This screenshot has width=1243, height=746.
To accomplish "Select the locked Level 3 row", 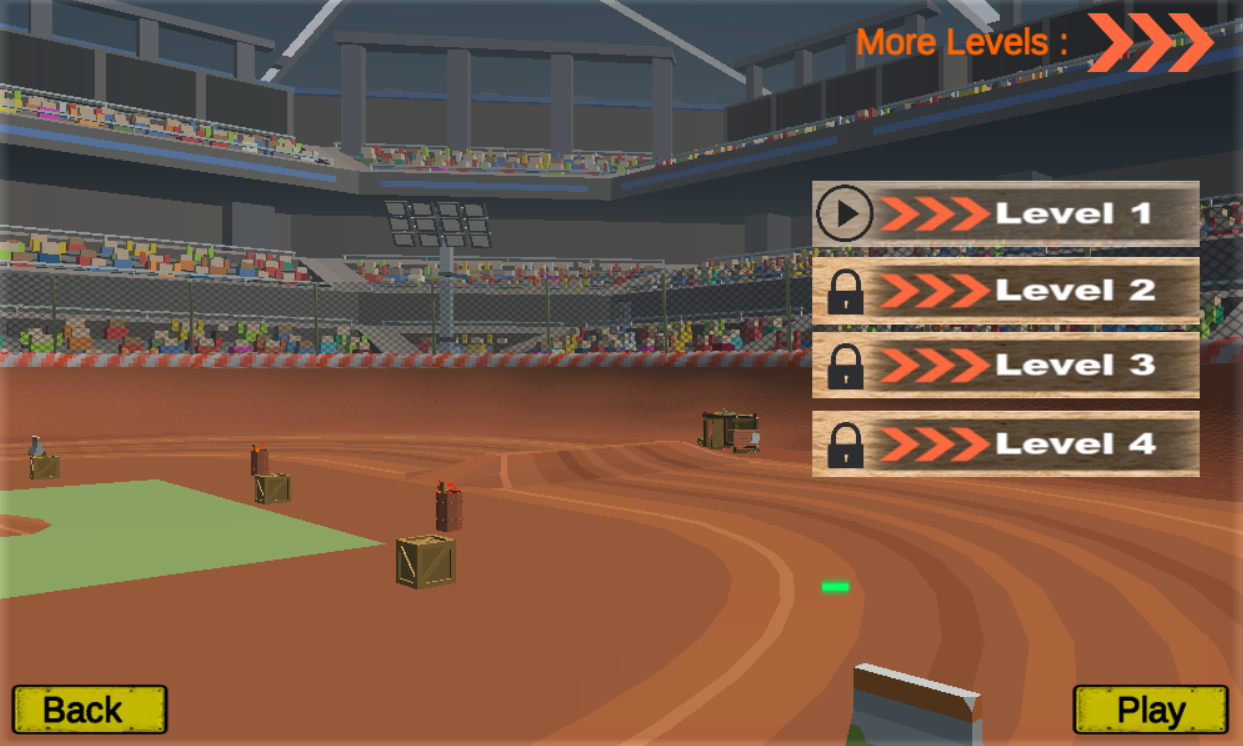I will click(1006, 365).
